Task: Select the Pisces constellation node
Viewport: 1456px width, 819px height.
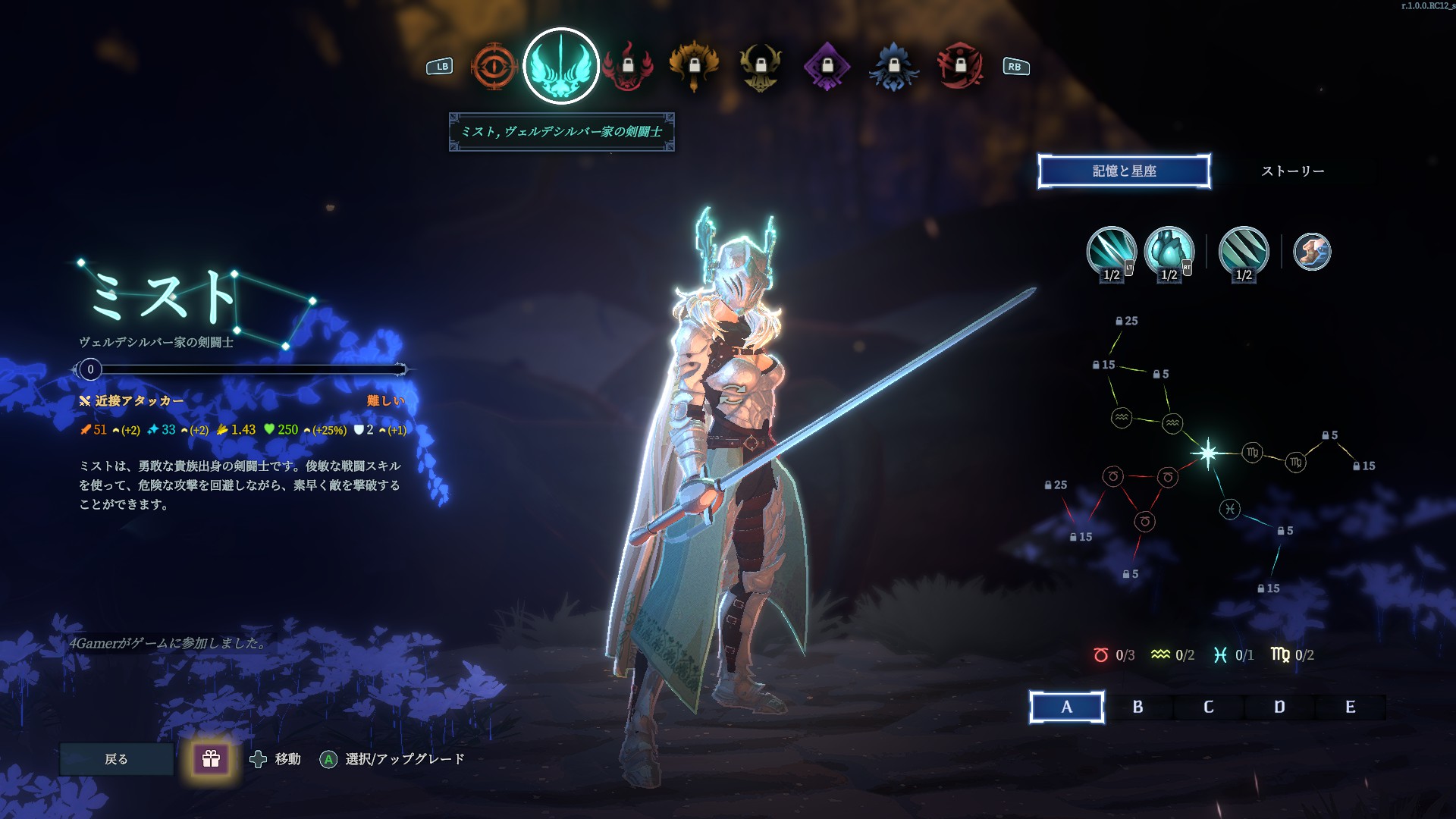Action: coord(1229,509)
